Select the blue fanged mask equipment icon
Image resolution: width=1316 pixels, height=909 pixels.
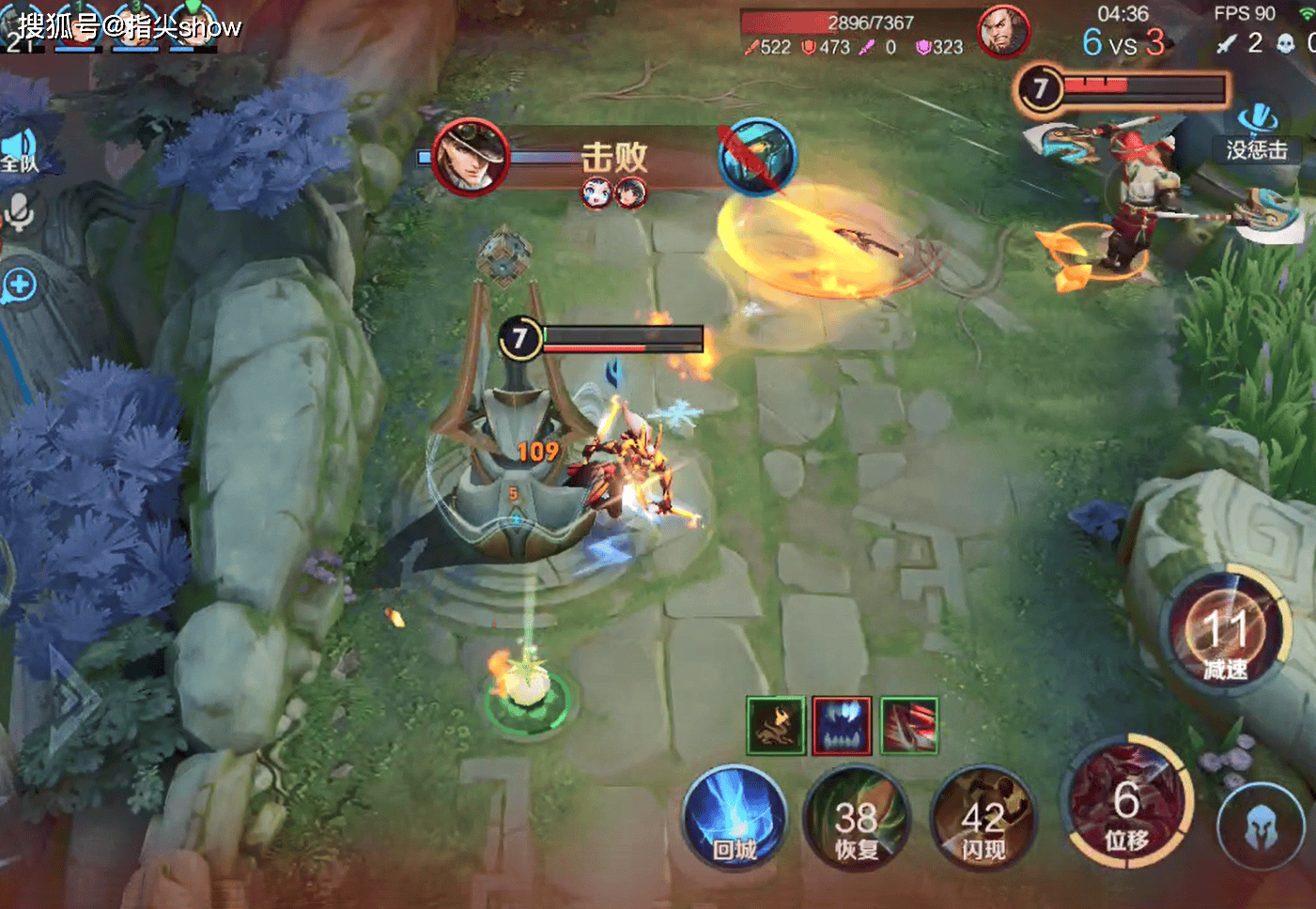pos(842,725)
